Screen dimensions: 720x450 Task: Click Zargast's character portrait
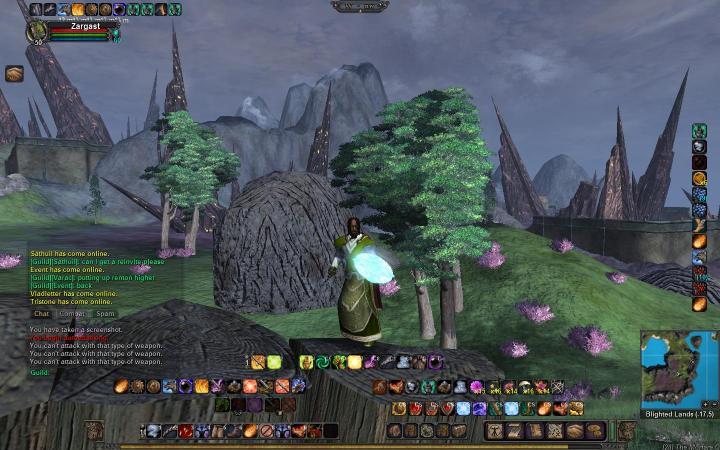point(37,32)
